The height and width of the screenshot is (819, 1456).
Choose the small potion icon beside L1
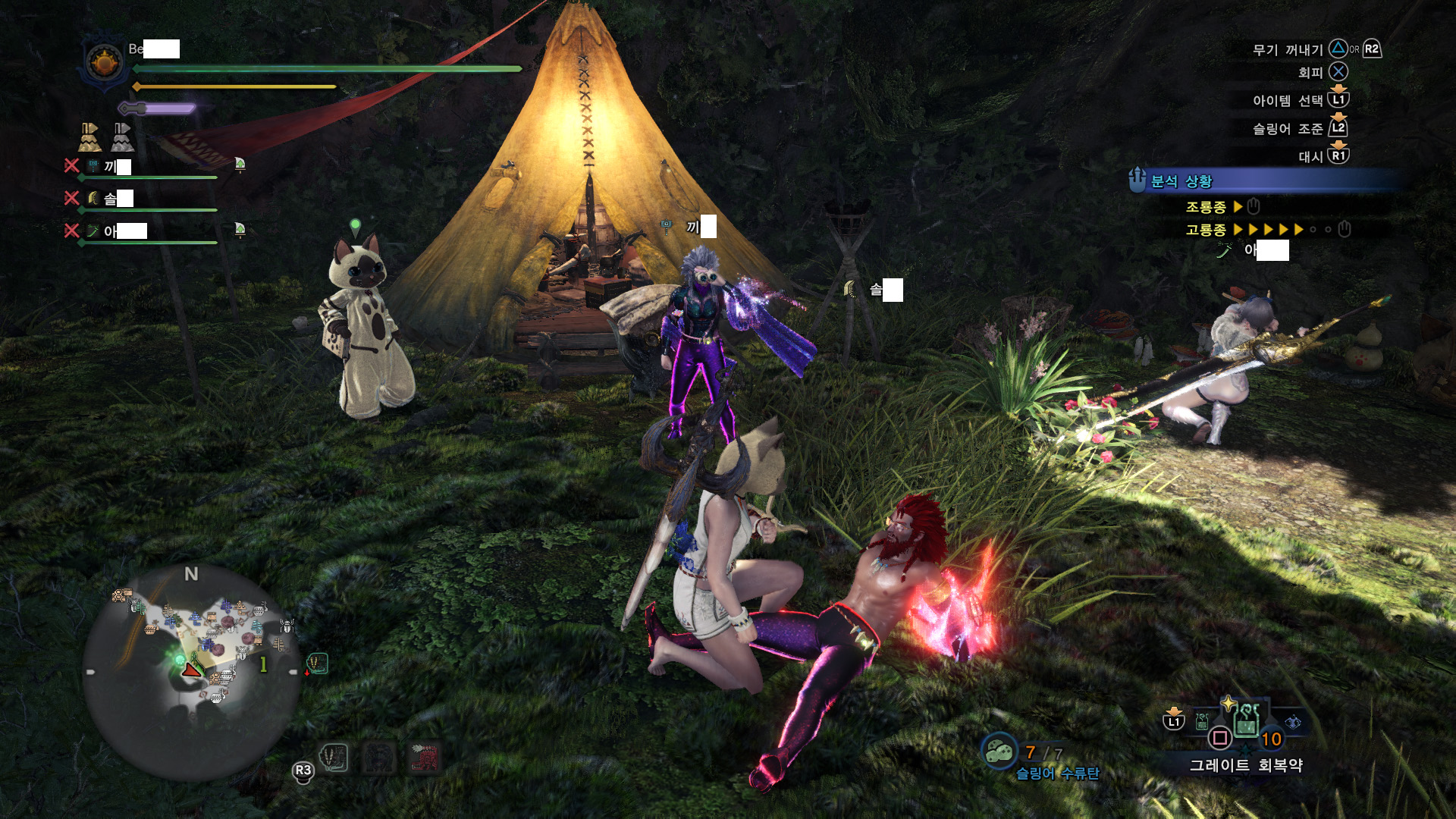pos(1202,721)
